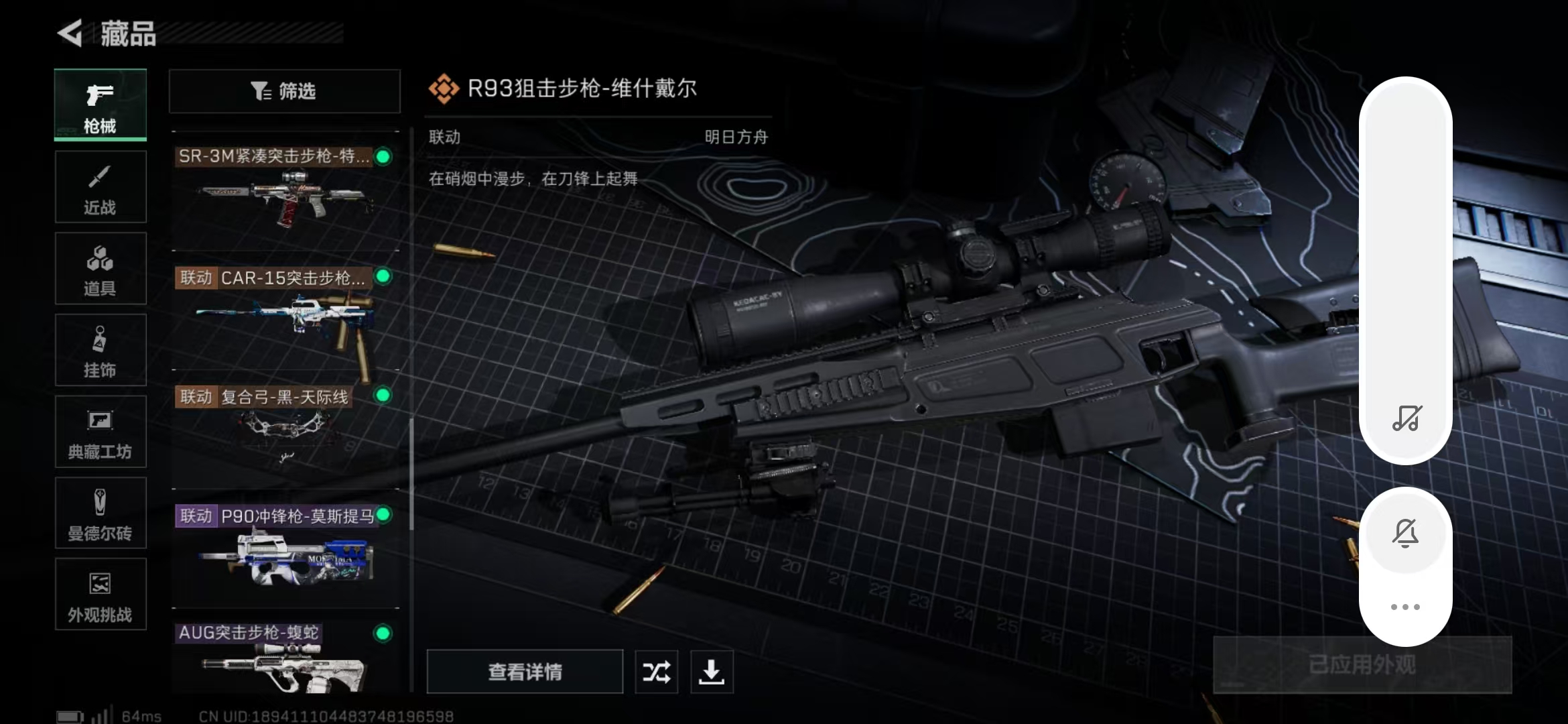The width and height of the screenshot is (1568, 724).
Task: Click the download skin icon
Action: pyautogui.click(x=712, y=672)
